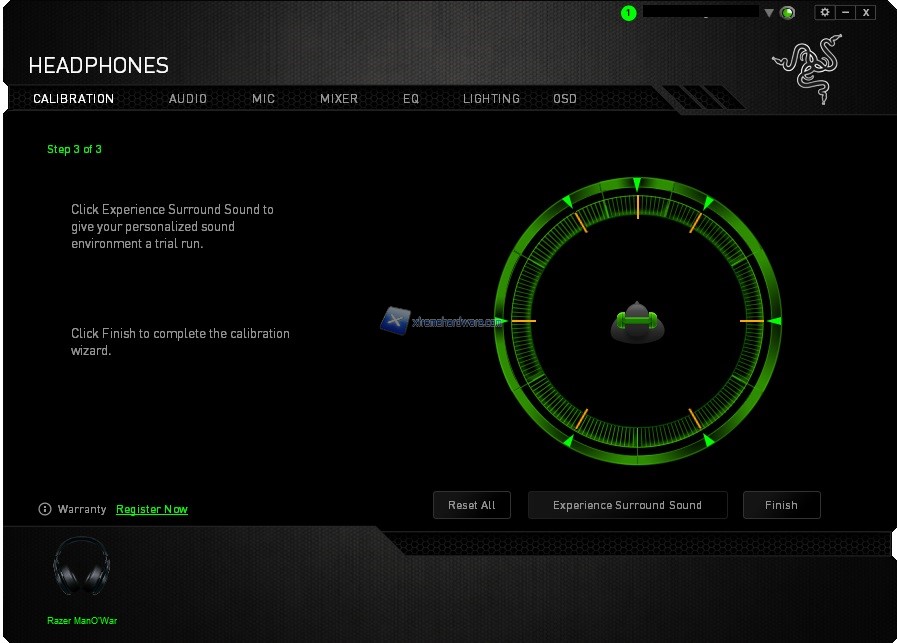Go to the EQ tab
The height and width of the screenshot is (643, 897).
pyautogui.click(x=411, y=99)
